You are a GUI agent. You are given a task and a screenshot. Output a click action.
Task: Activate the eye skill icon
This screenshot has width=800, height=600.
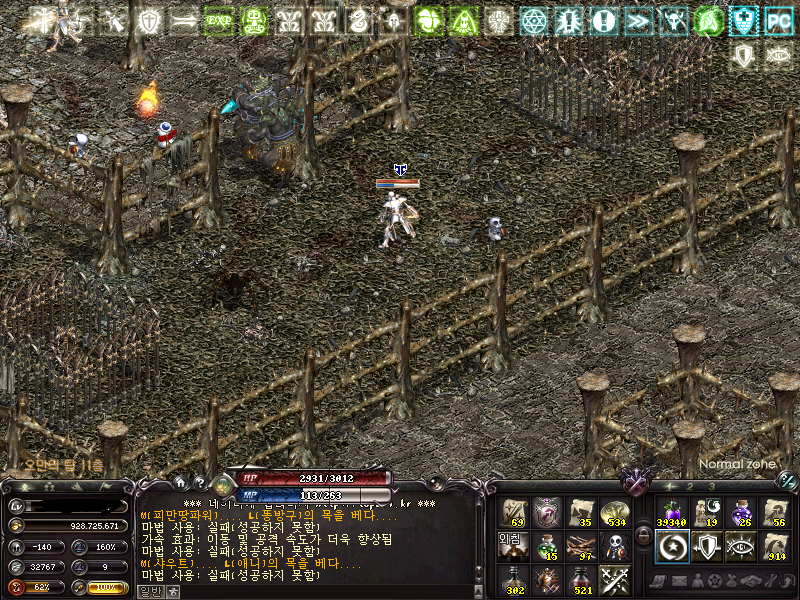tap(740, 546)
